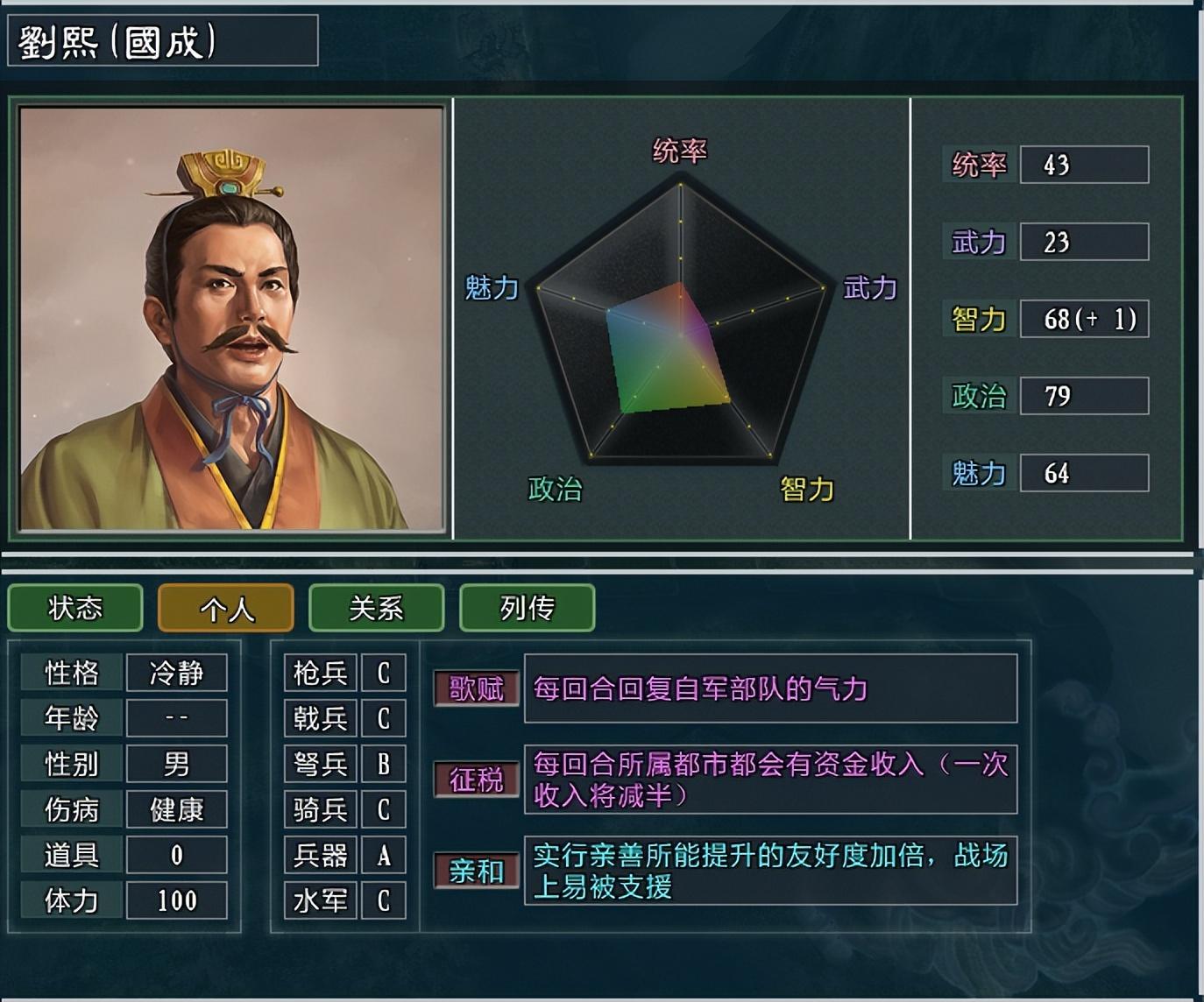Image resolution: width=1204 pixels, height=1002 pixels.
Task: Switch to the 状态 (Status) tab
Action: [x=74, y=607]
